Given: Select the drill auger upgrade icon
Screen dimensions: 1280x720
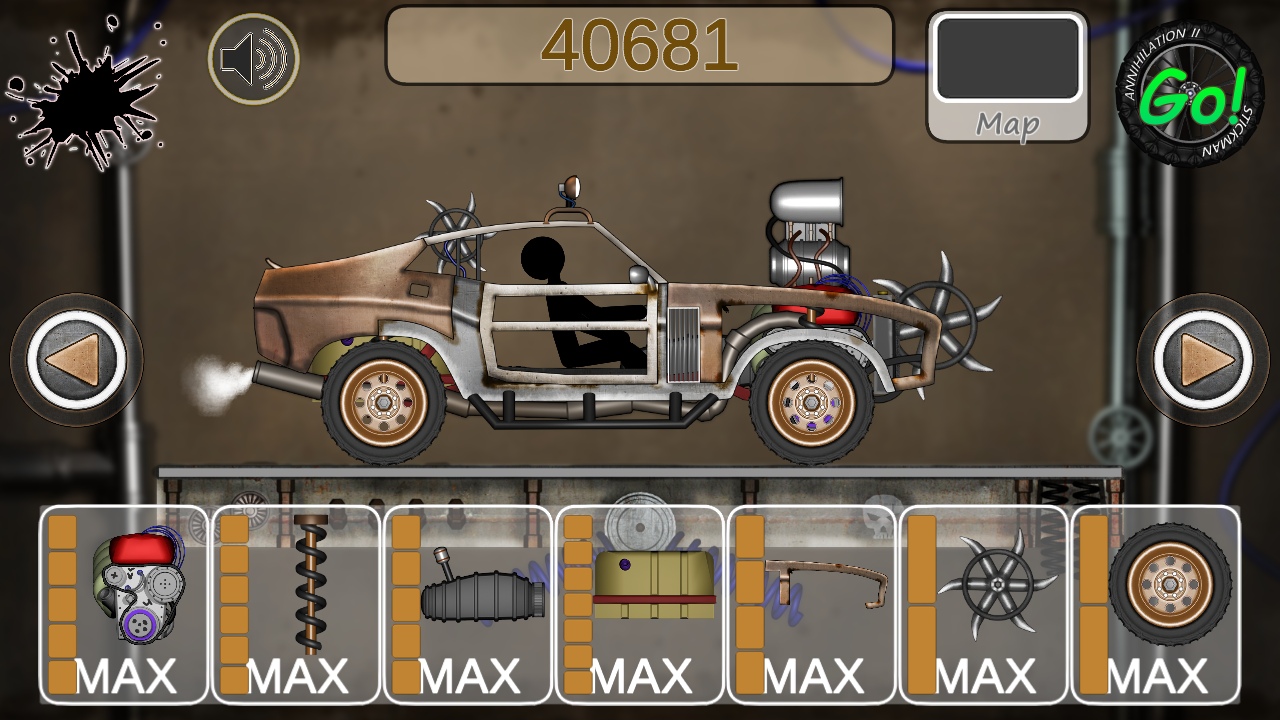Looking at the screenshot, I should [x=310, y=590].
